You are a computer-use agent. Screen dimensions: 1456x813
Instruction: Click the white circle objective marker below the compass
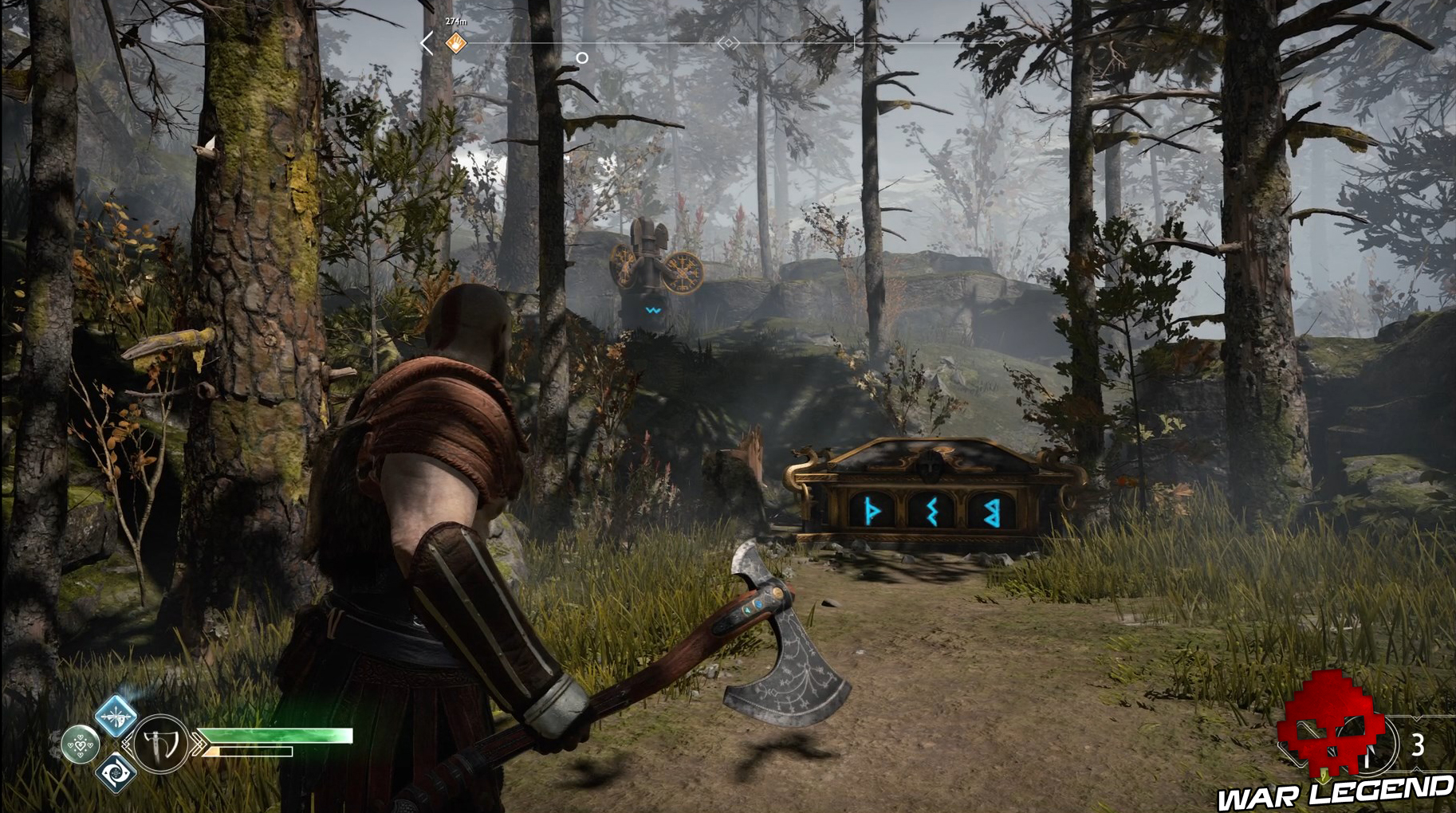tap(581, 56)
